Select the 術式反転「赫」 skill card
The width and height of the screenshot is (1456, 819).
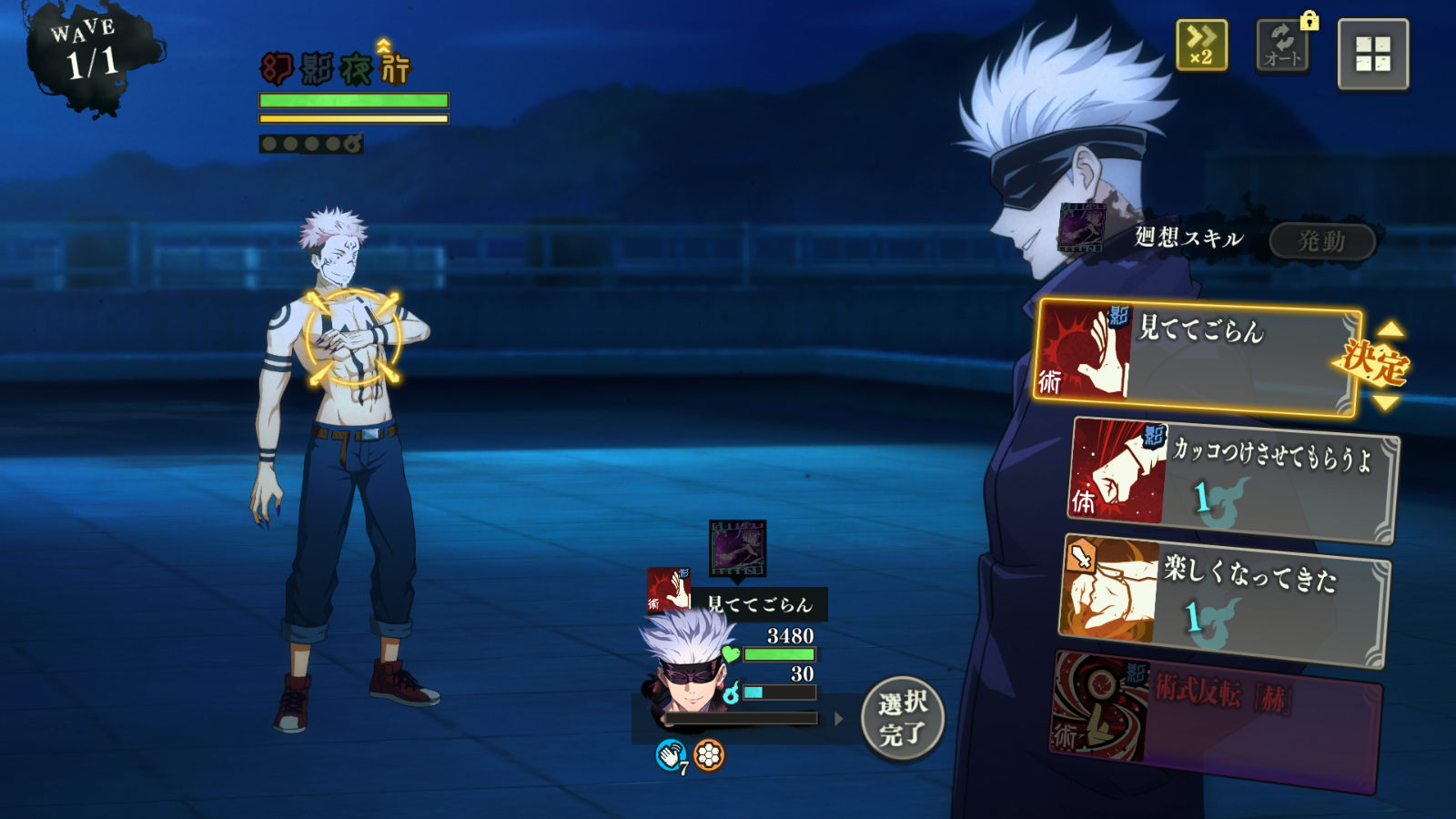[x=1215, y=719]
